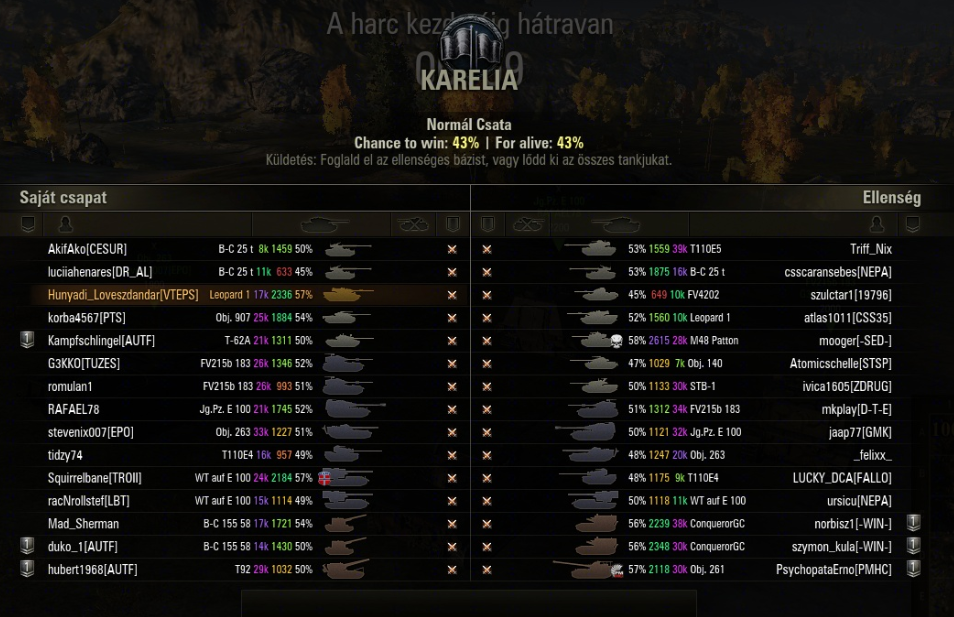Pick Mad_Sherman from the team list
The image size is (954, 617).
[83, 524]
